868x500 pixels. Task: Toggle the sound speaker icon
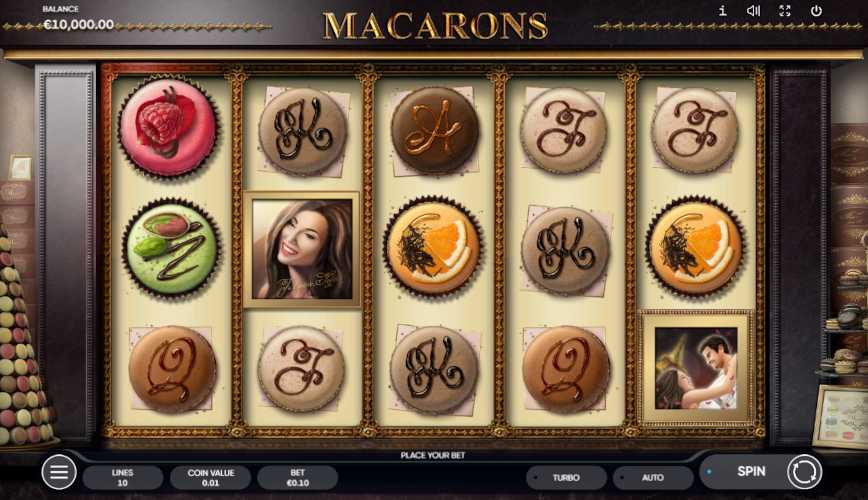[x=753, y=11]
